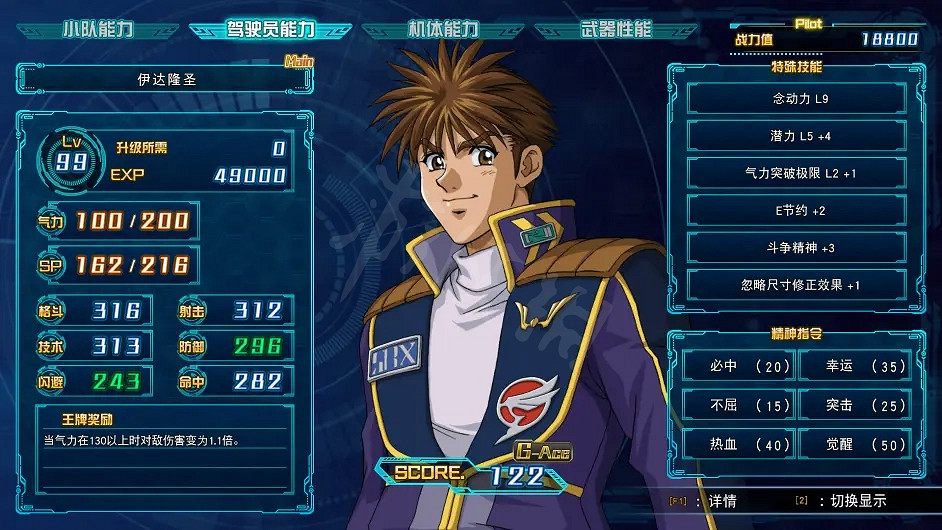Choose the 觉醒 spirit command

[854, 444]
